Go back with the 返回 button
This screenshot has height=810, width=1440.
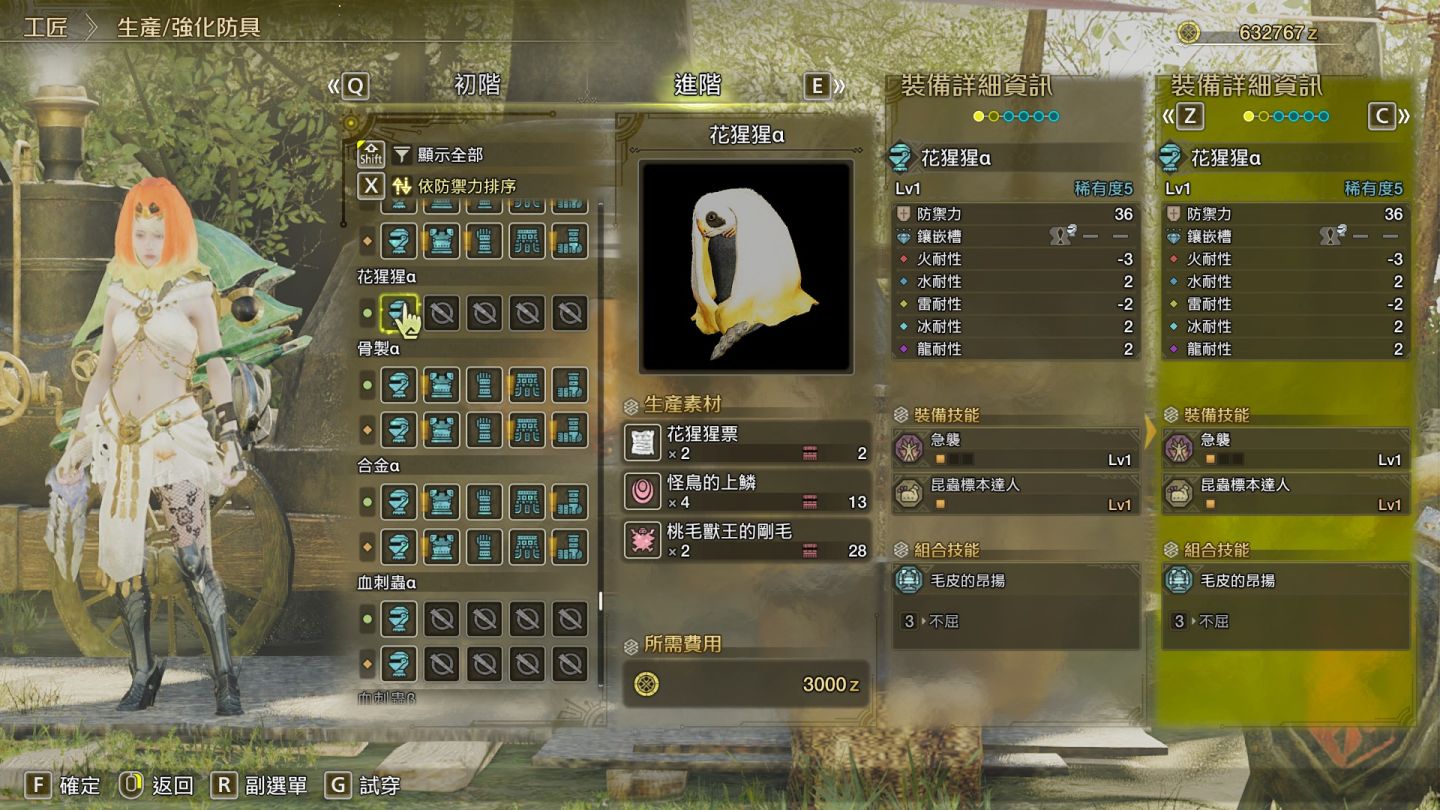tap(157, 785)
